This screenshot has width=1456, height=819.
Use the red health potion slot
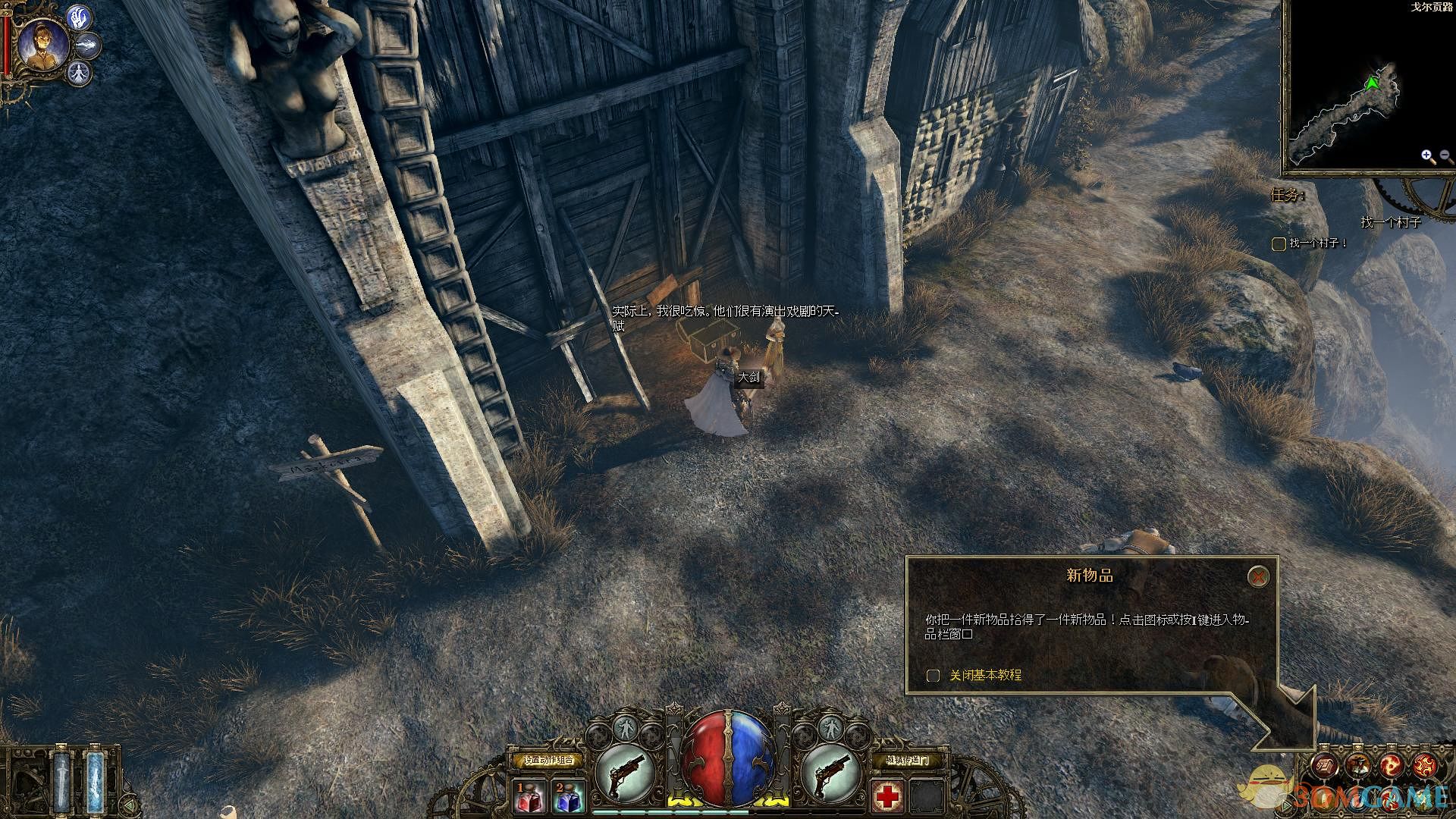point(531,797)
